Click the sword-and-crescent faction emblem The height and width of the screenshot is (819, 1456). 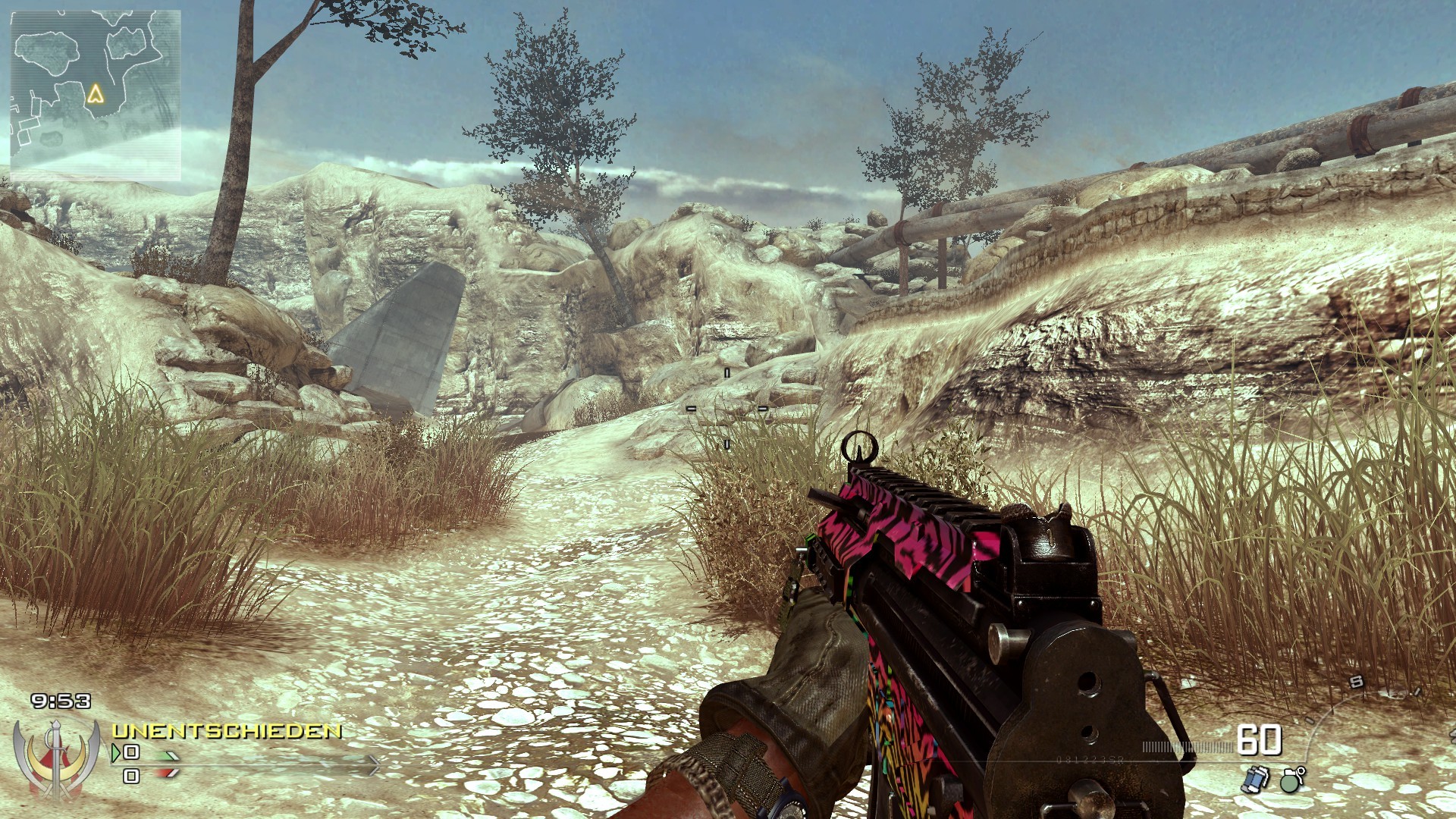tap(56, 758)
